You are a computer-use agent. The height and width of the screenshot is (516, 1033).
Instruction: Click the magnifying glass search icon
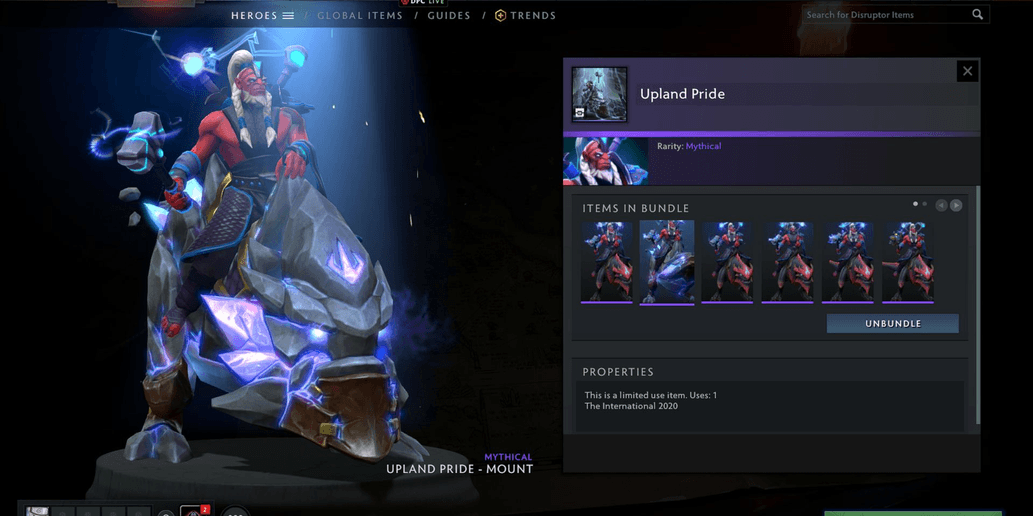[x=977, y=15]
